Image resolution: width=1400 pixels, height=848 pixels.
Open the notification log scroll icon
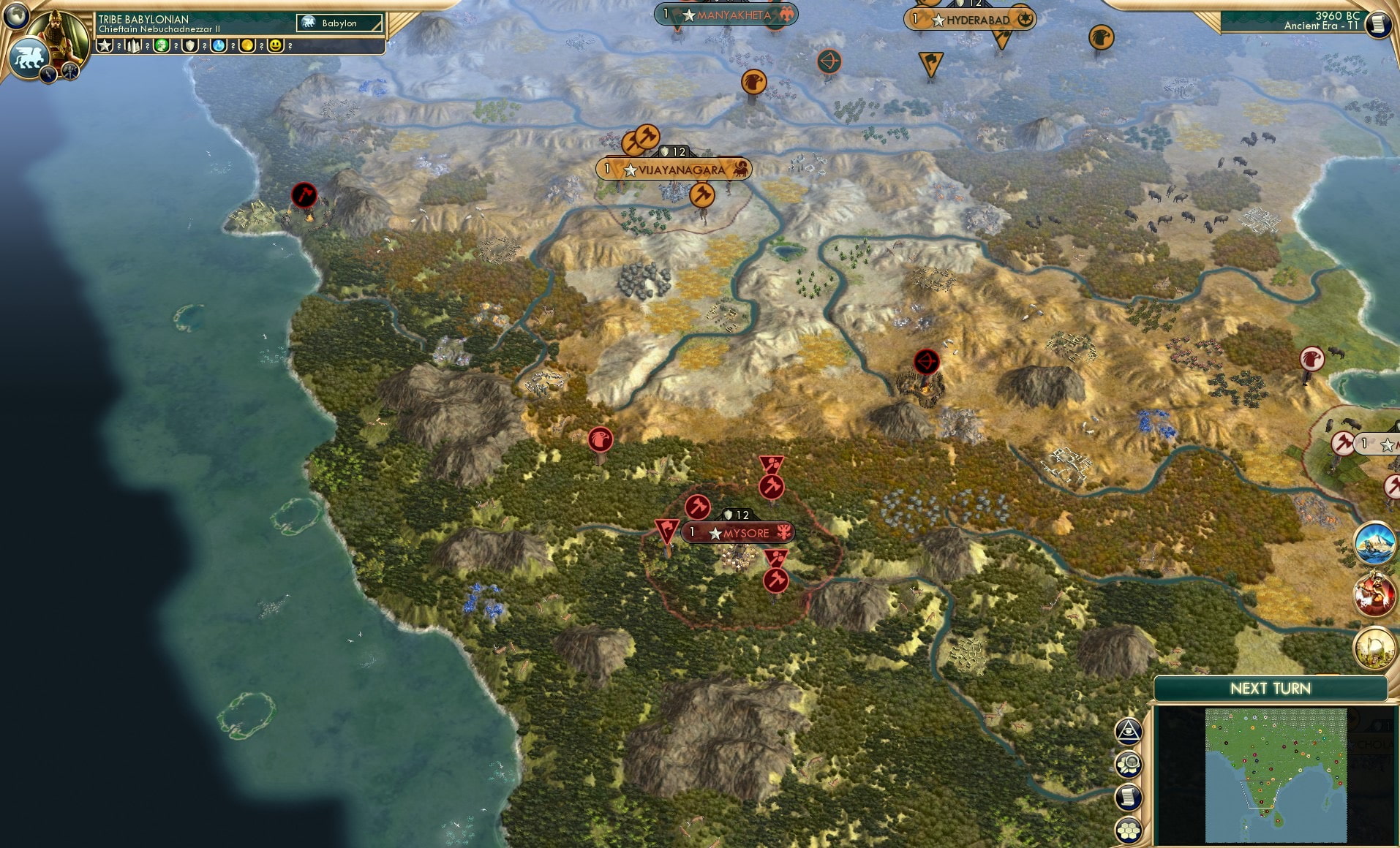point(1129,798)
